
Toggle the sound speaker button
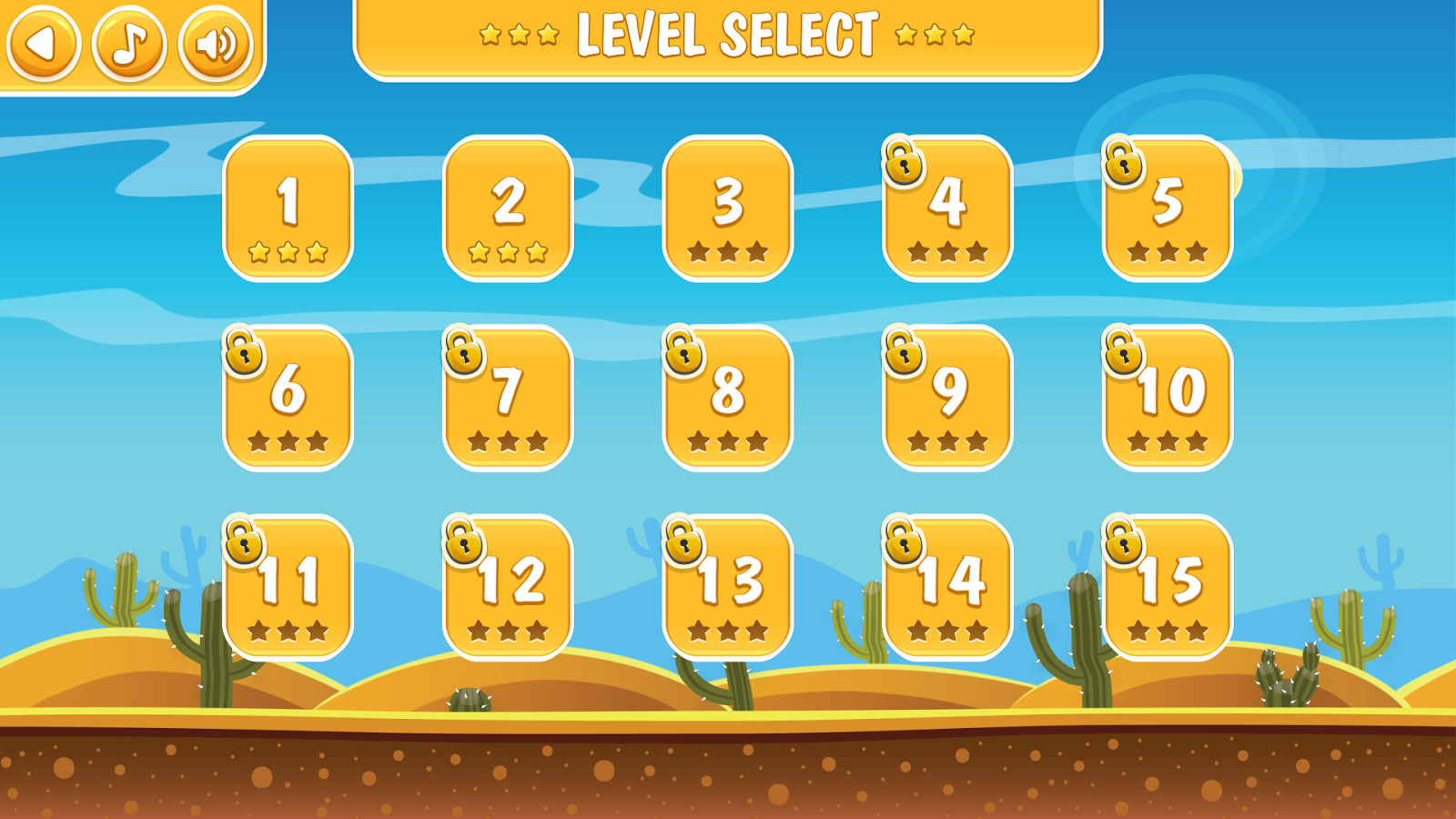pos(216,43)
